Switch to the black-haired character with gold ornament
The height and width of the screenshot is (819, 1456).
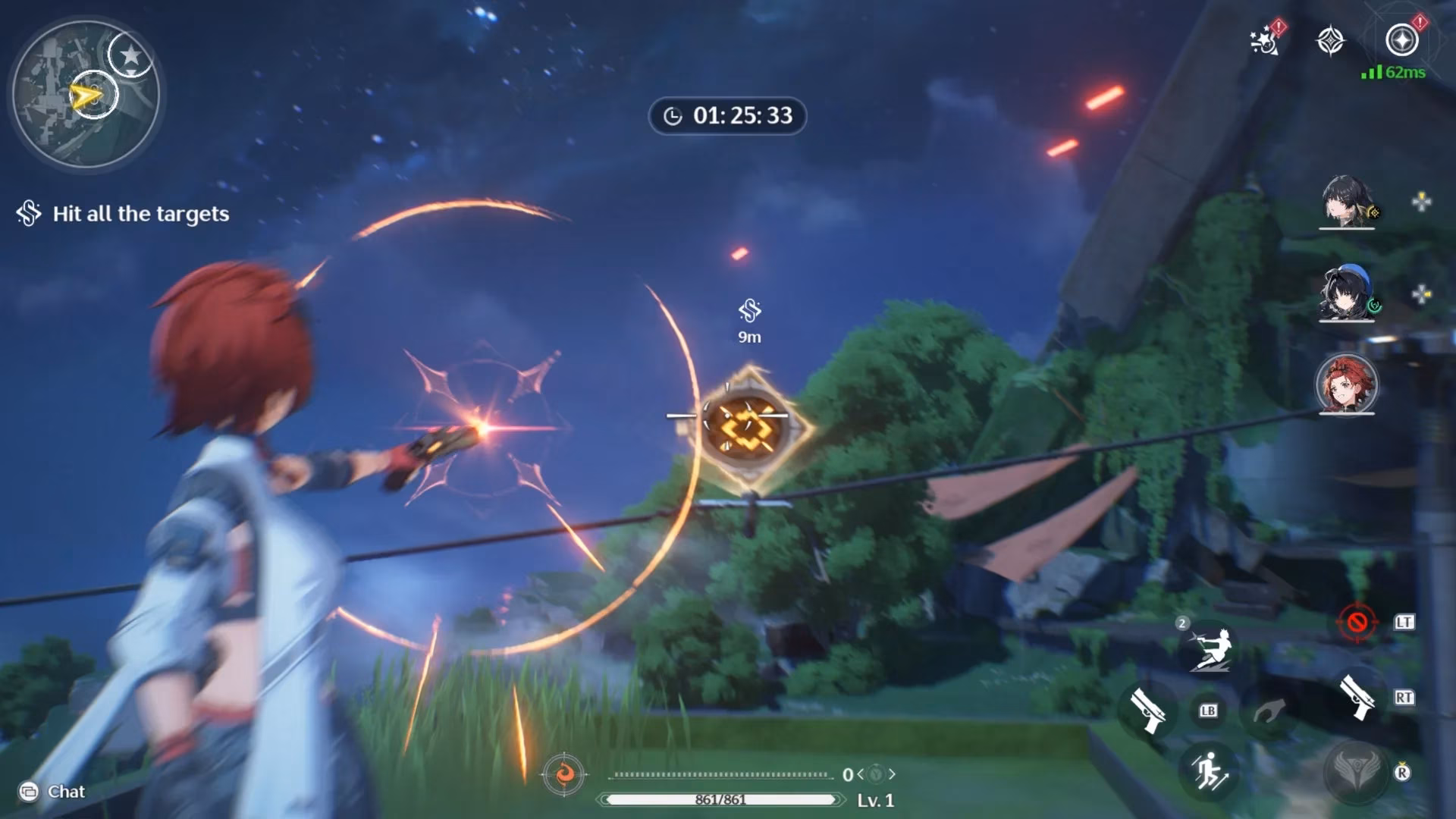point(1347,202)
